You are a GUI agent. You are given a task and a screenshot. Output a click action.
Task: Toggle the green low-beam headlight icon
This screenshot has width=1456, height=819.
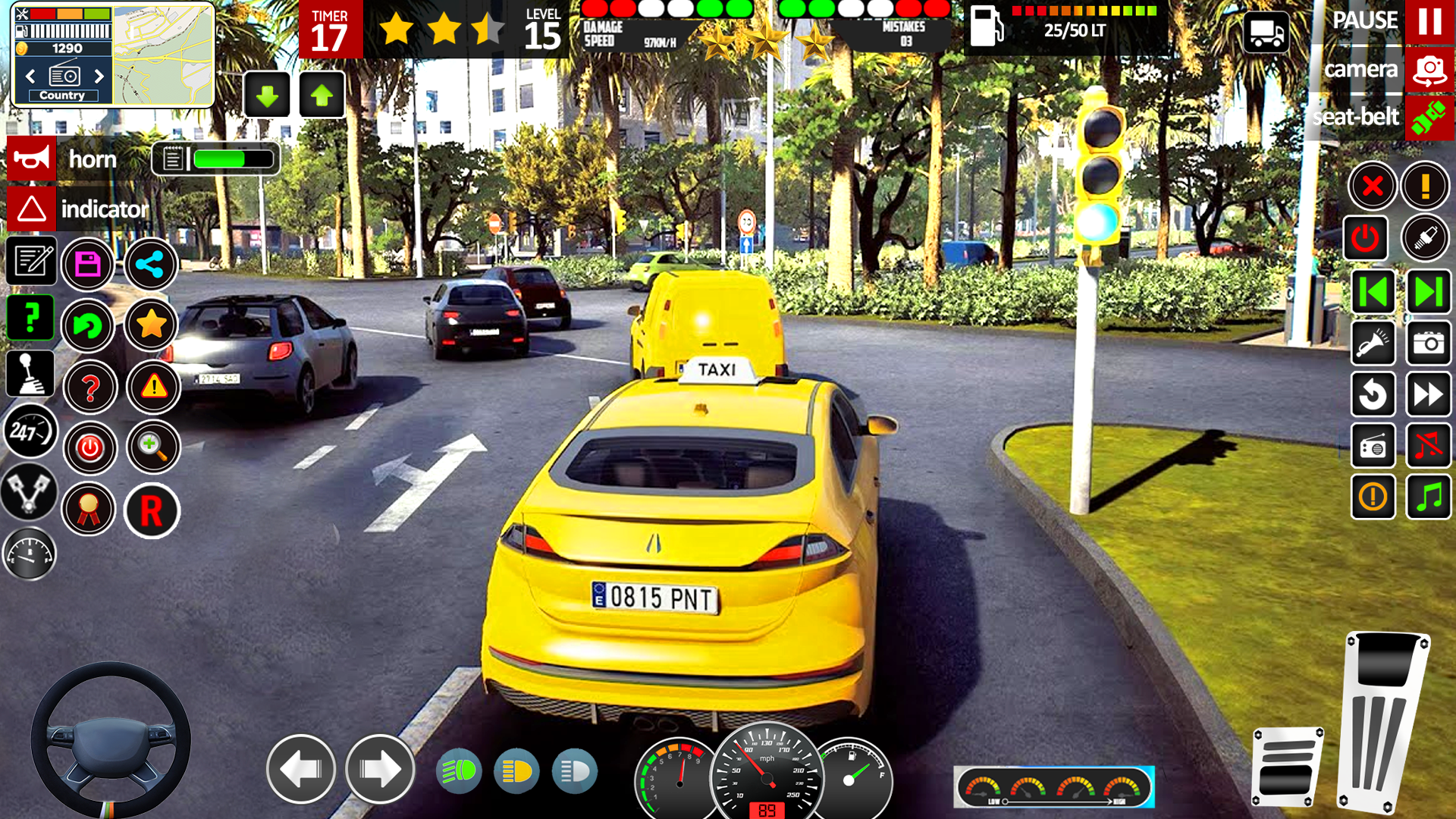point(459,771)
